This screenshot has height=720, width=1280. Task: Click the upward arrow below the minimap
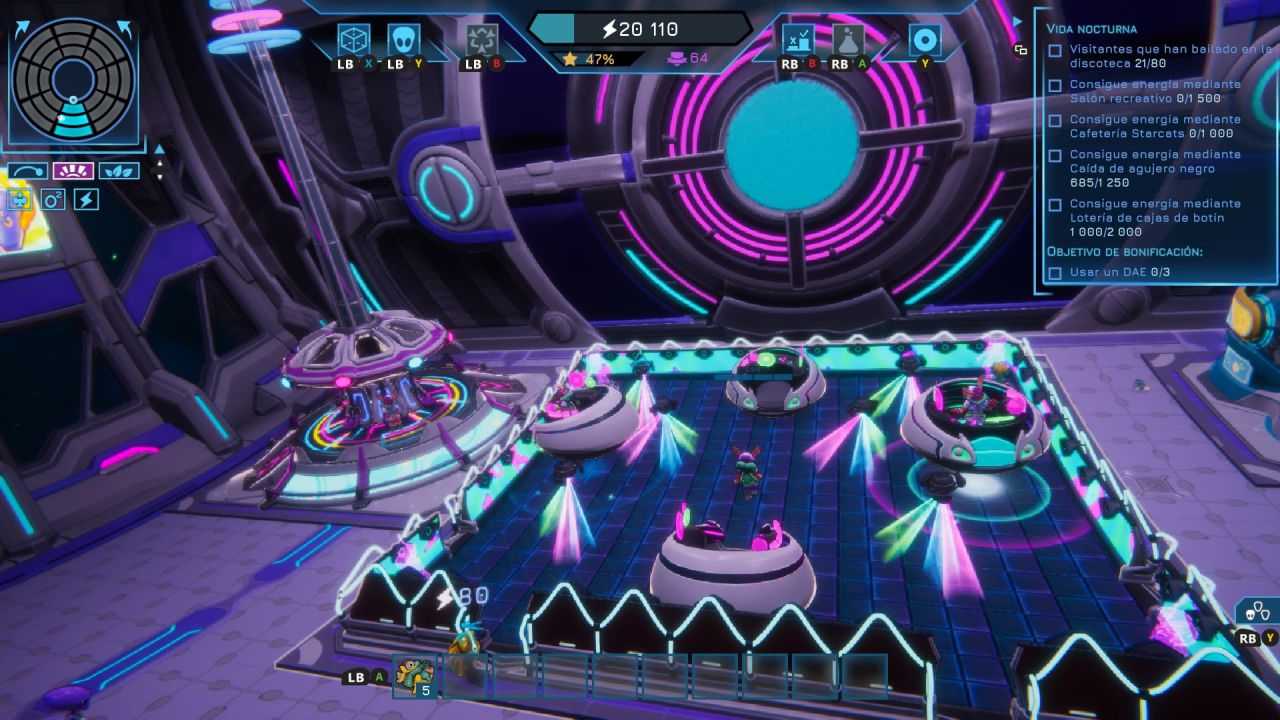[x=159, y=150]
